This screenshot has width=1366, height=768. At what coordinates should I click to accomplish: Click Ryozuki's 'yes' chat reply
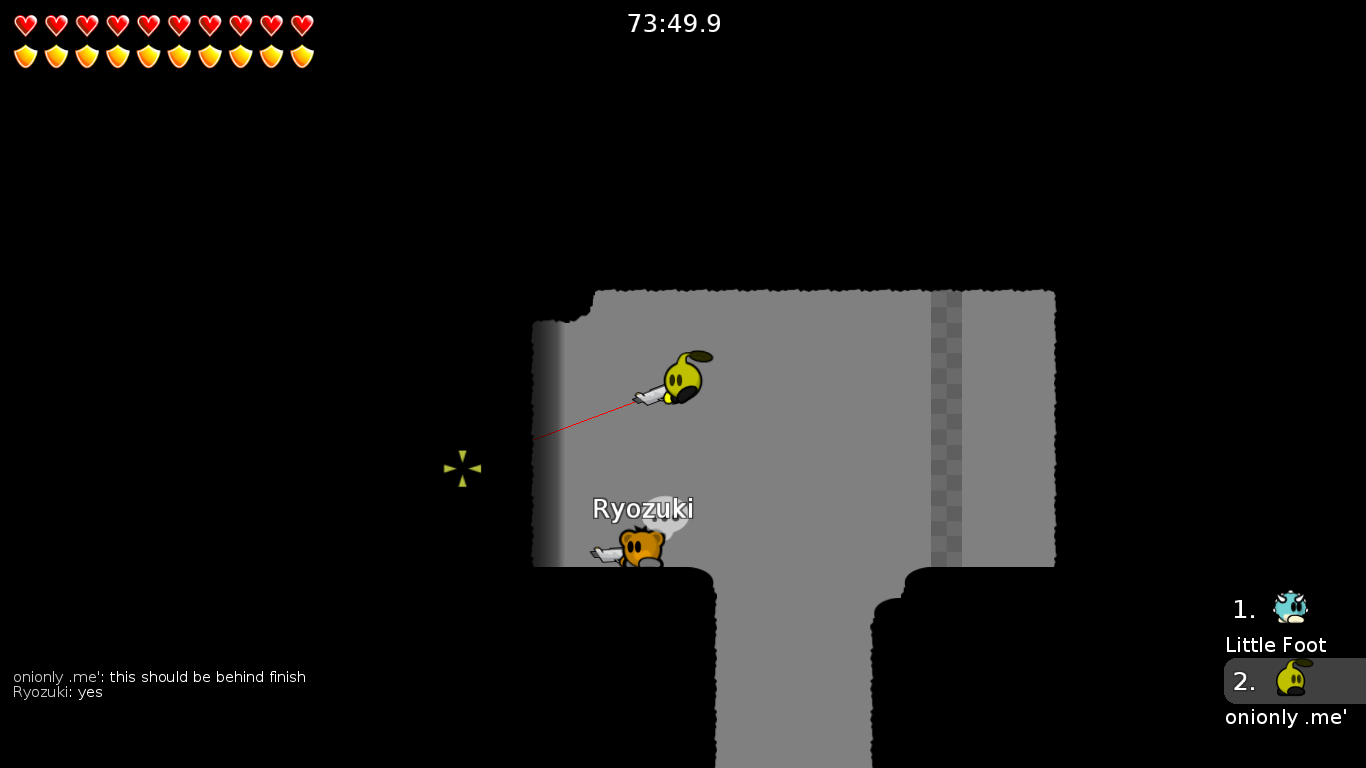click(x=56, y=692)
